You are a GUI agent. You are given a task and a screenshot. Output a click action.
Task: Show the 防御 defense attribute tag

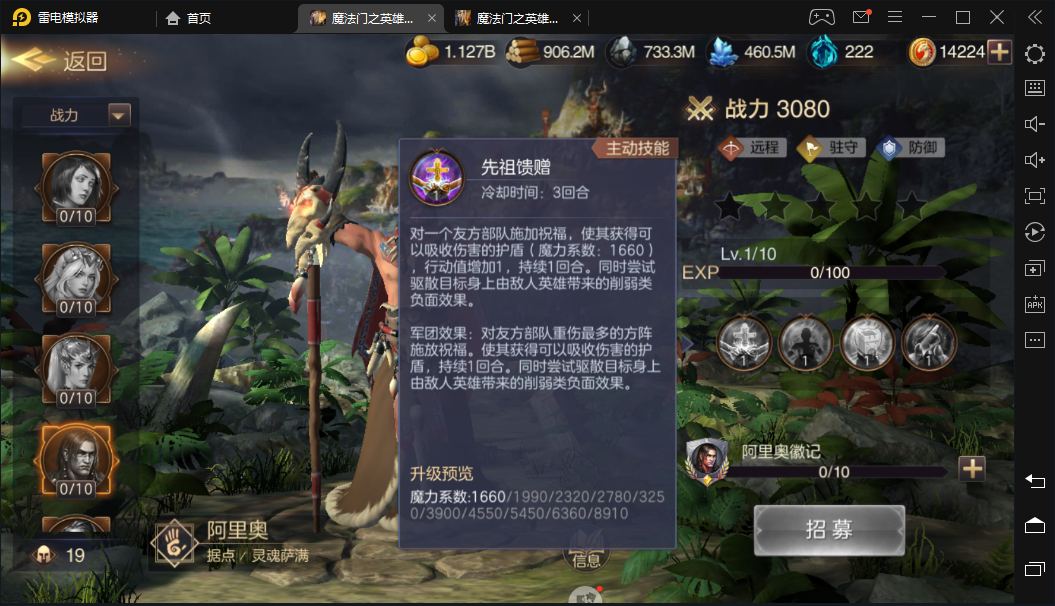click(x=910, y=148)
